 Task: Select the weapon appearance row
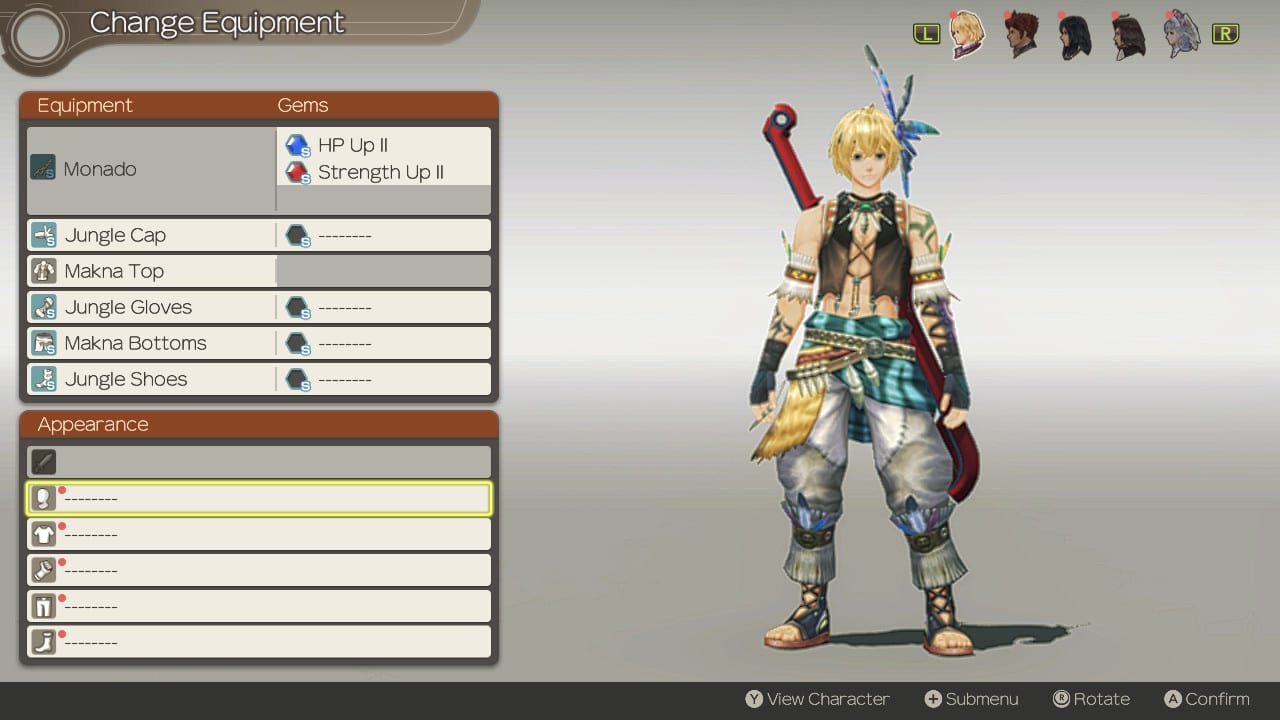258,462
